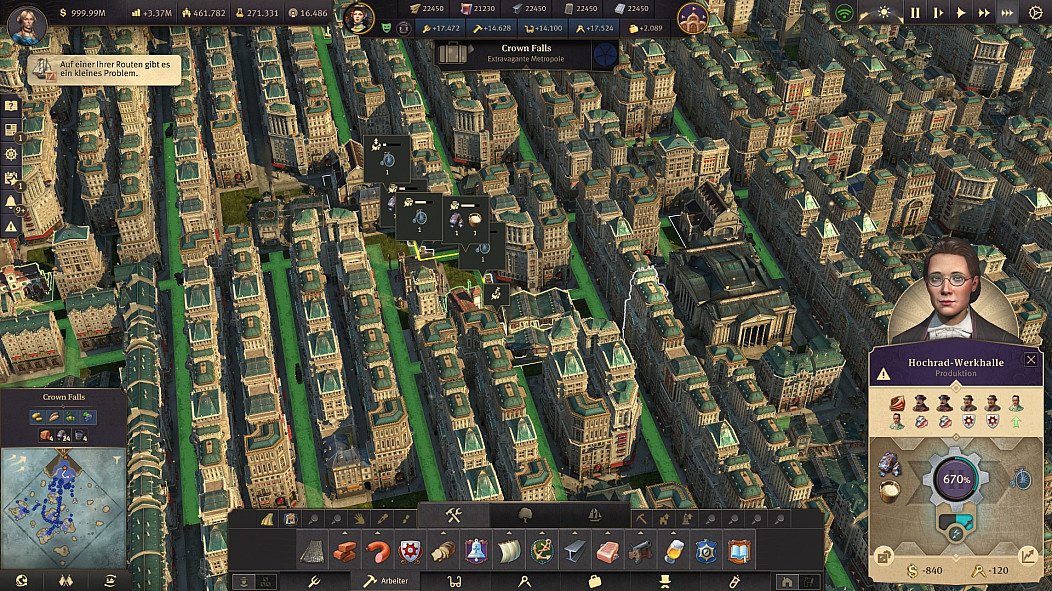Toggle the production pause switch under the gear

[954, 531]
